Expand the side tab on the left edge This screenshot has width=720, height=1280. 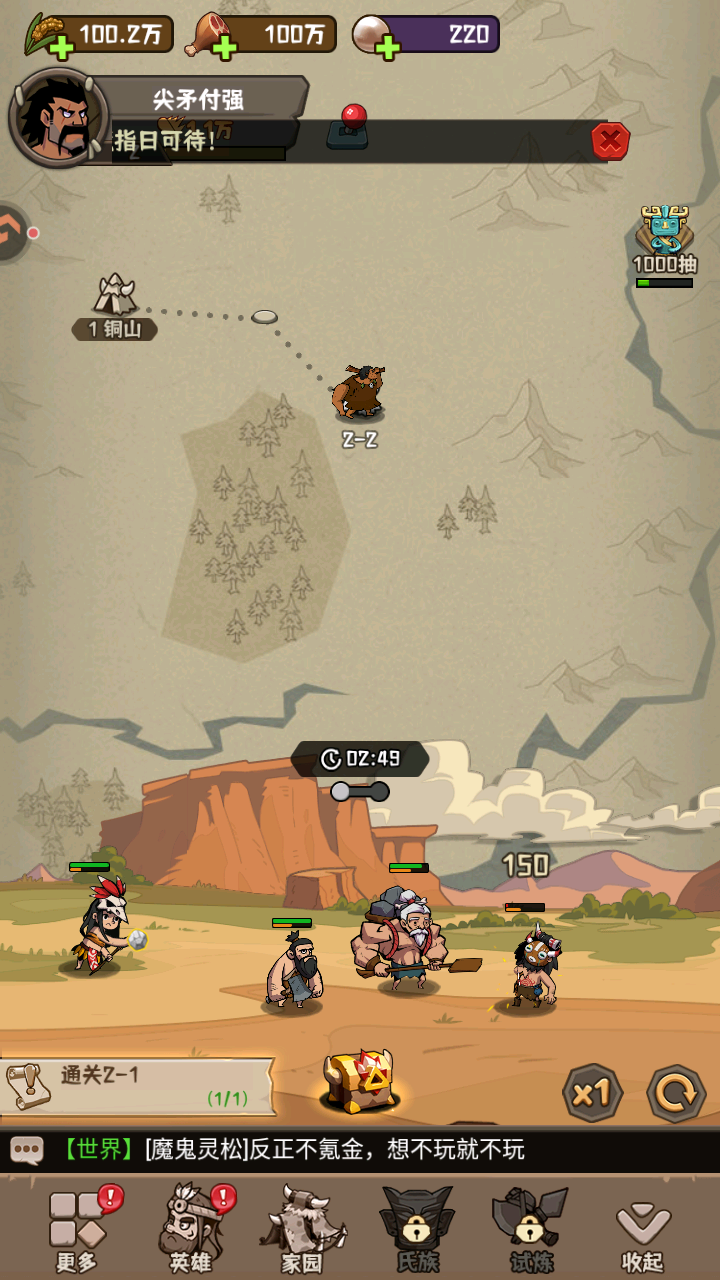point(12,233)
